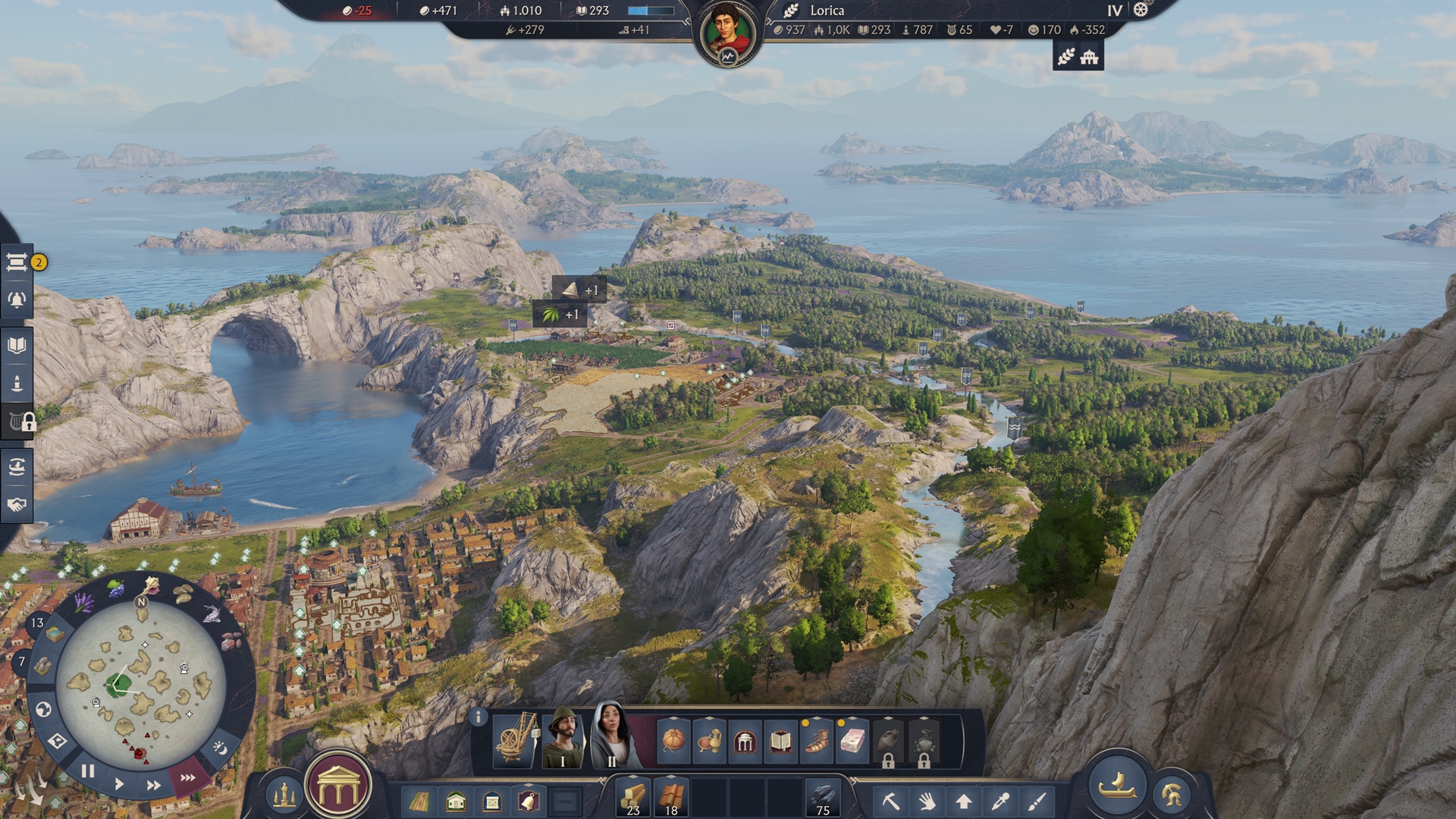Set game speed to normal play
The width and height of the screenshot is (1456, 819).
(x=119, y=783)
